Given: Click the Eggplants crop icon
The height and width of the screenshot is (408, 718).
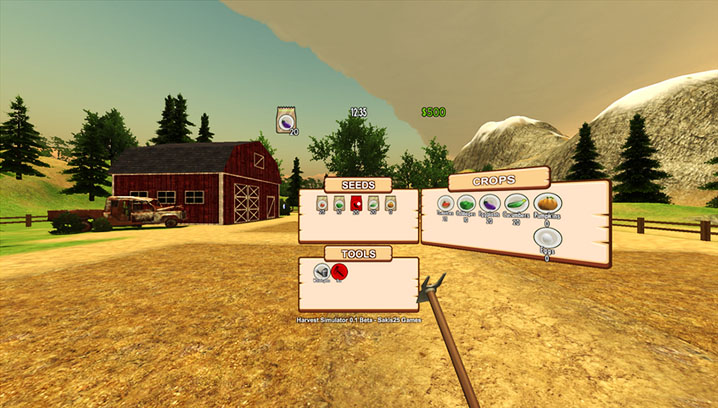Looking at the screenshot, I should point(489,204).
